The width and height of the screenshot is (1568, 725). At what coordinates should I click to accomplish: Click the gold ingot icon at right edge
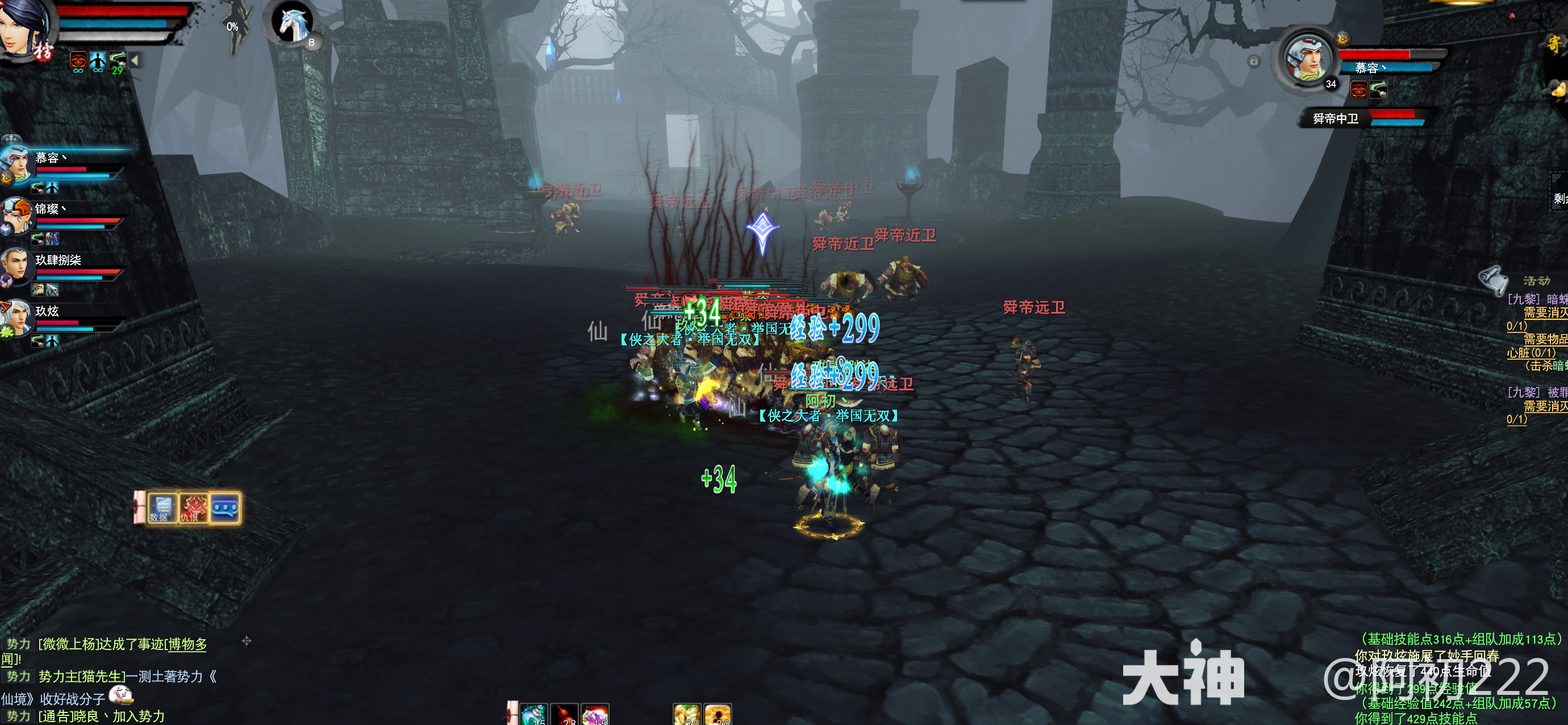click(1558, 90)
